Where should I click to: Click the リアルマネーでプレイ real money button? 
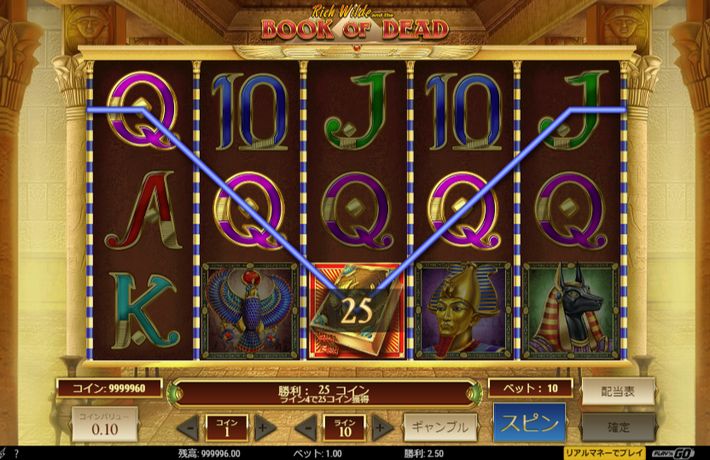pyautogui.click(x=606, y=453)
